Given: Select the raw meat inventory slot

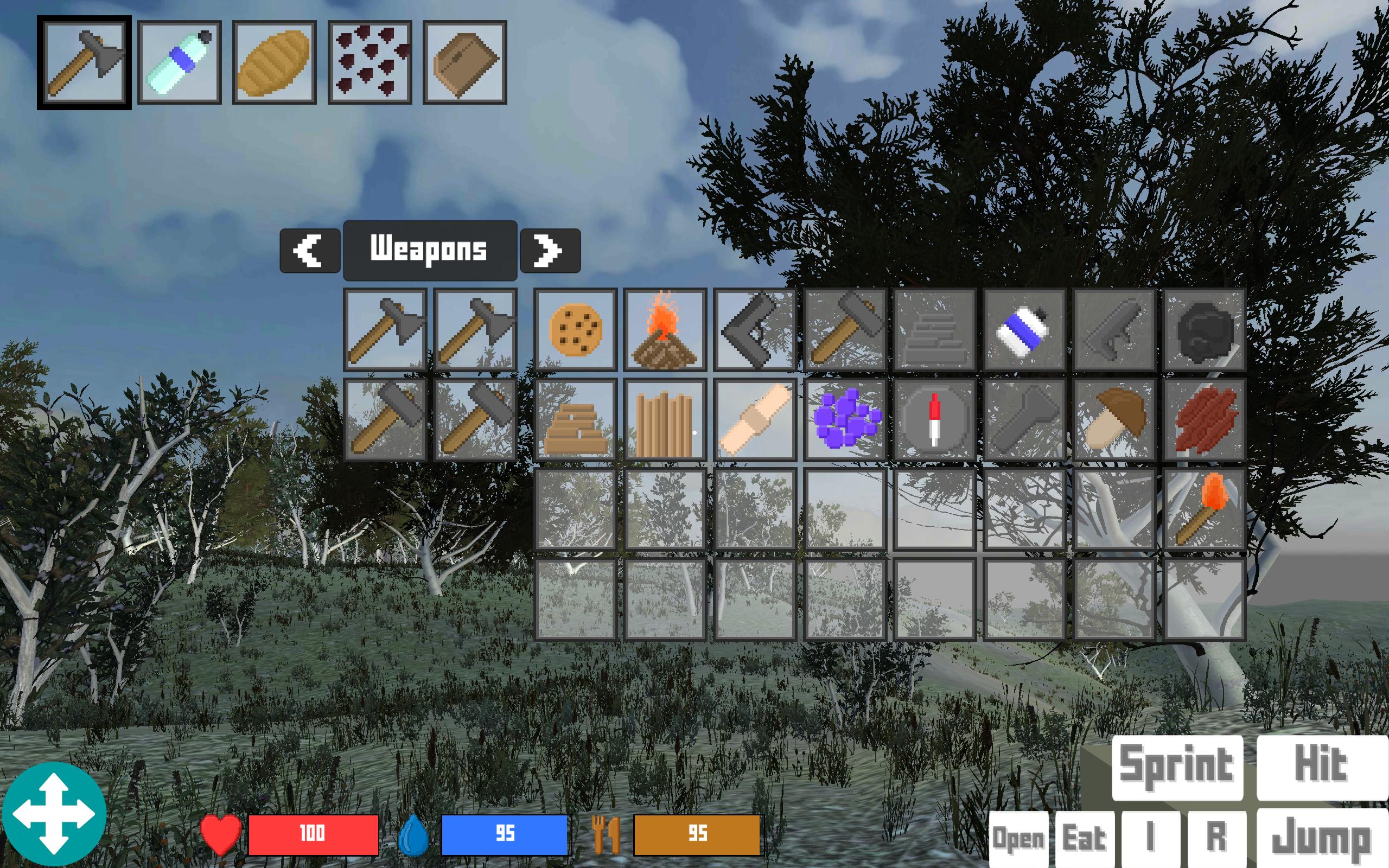Looking at the screenshot, I should pos(1203,419).
